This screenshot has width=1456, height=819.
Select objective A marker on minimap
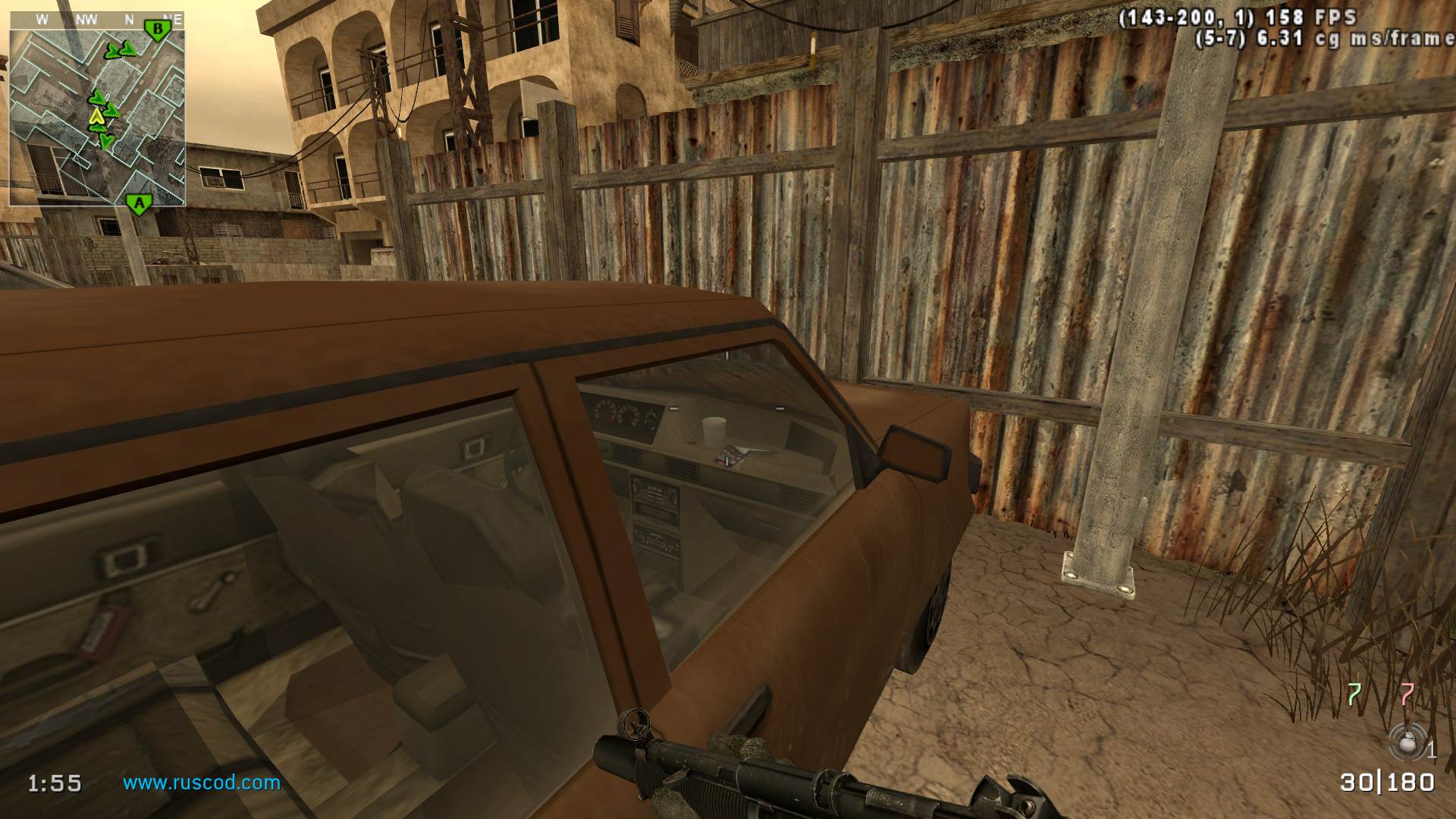[138, 203]
